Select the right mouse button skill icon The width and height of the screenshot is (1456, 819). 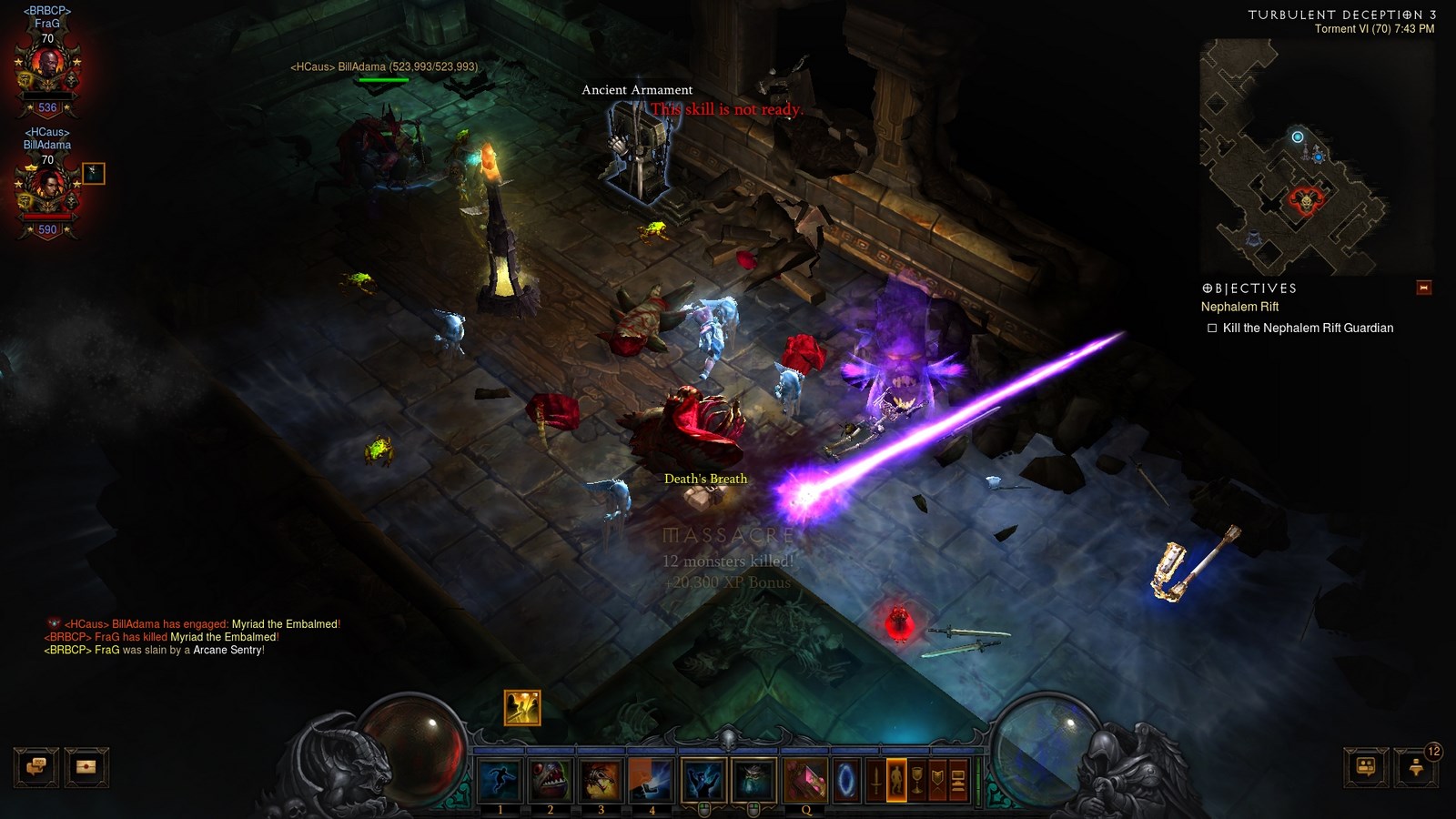(x=754, y=780)
